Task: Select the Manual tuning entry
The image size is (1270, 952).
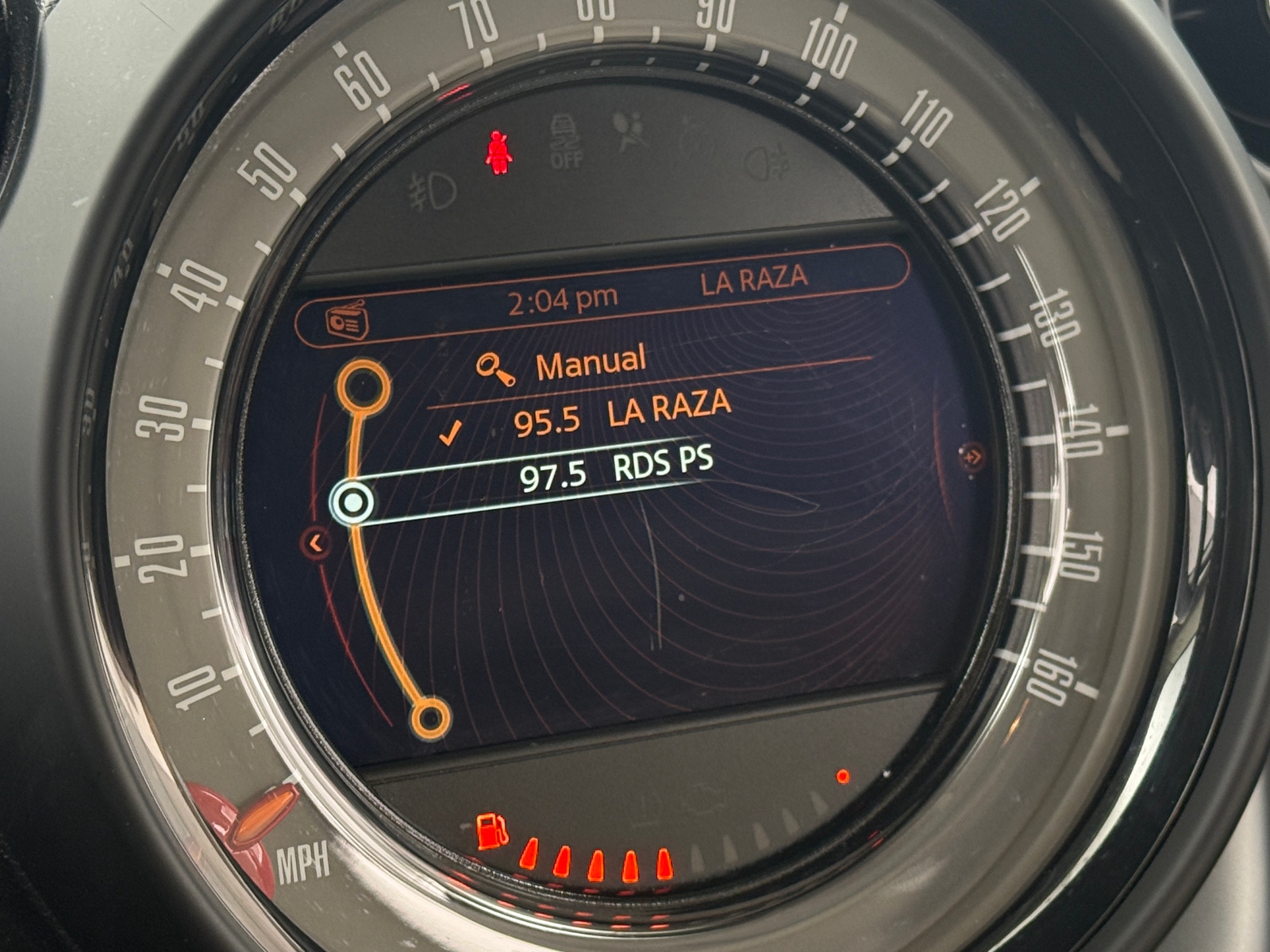Action: pyautogui.click(x=589, y=364)
